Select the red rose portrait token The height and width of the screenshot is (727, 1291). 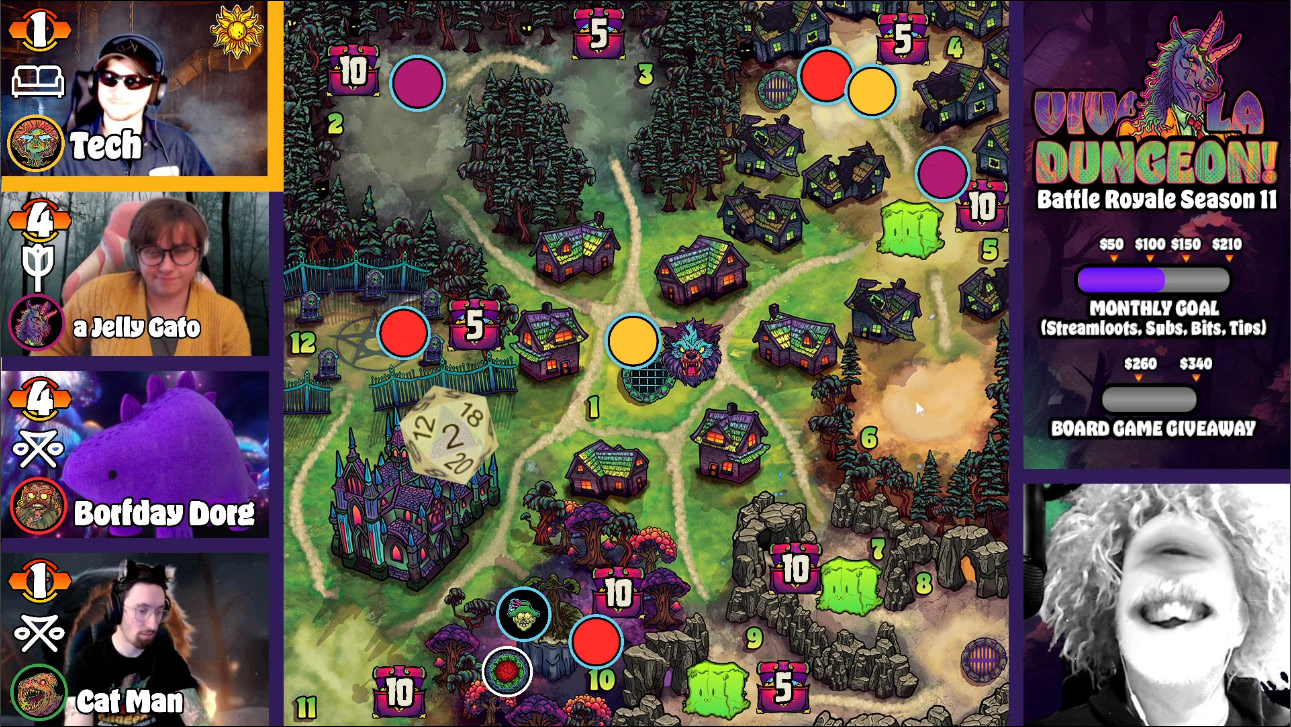pos(507,671)
